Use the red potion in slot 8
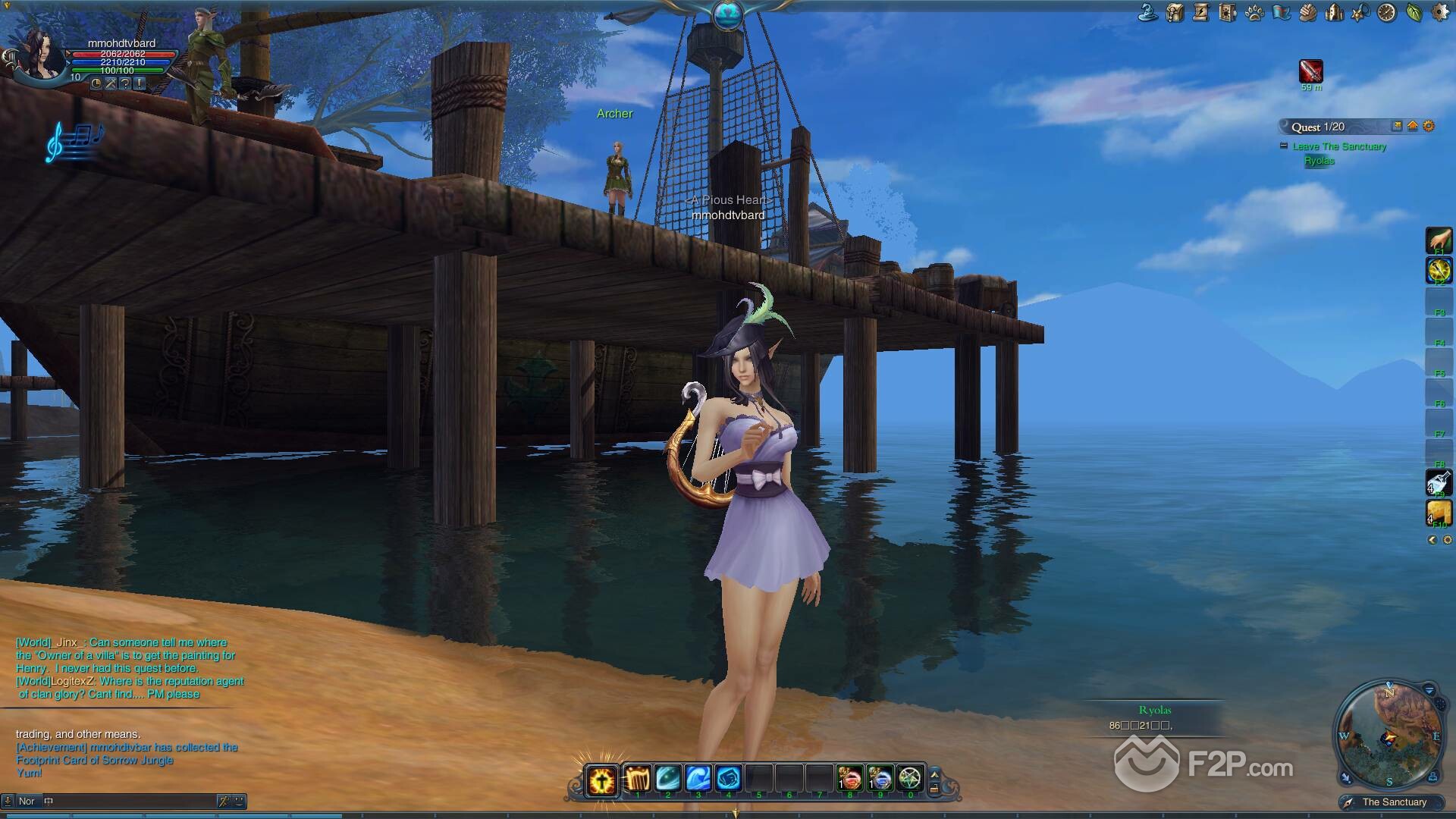 [849, 778]
